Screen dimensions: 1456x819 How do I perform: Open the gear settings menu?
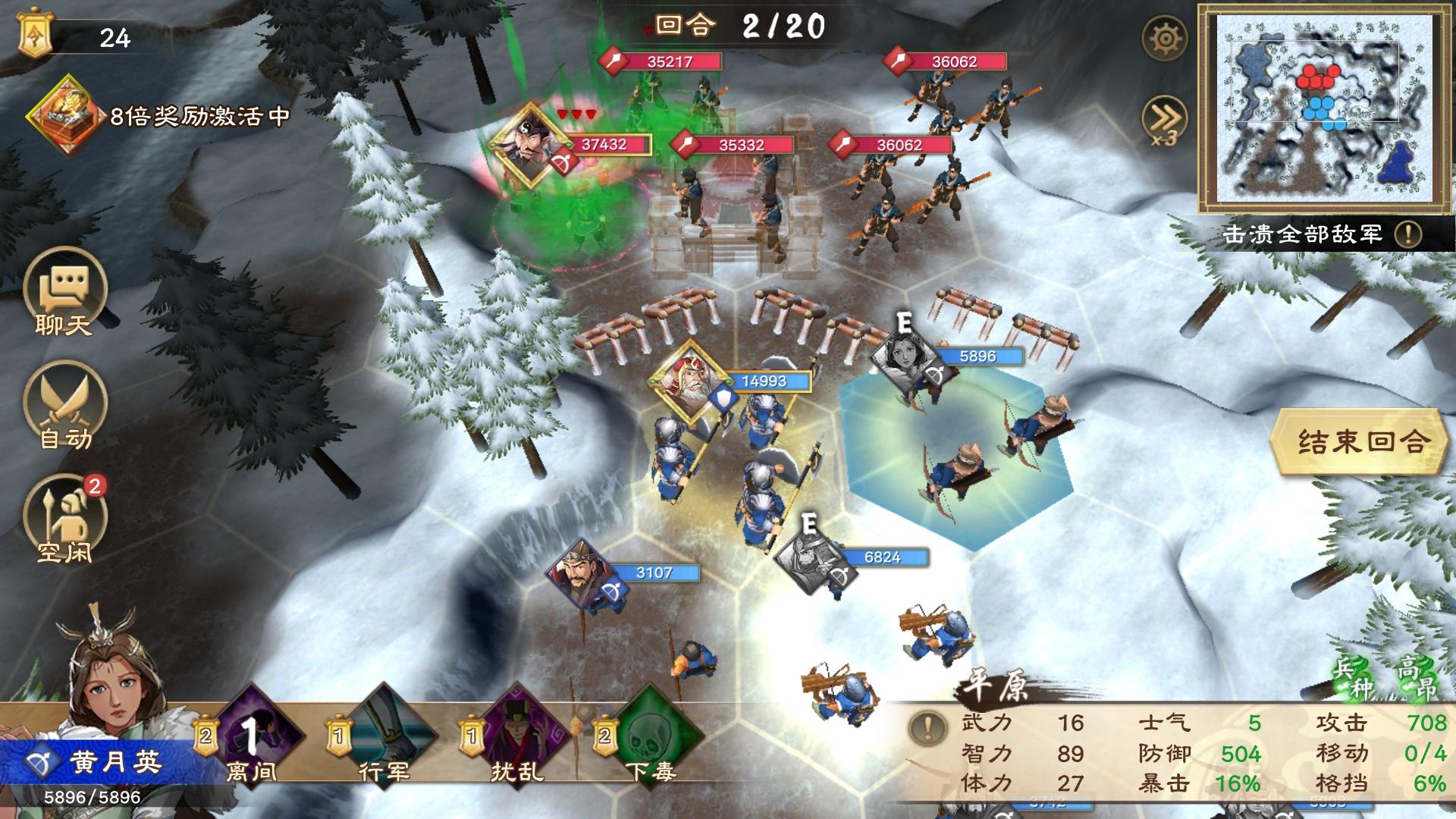1164,38
